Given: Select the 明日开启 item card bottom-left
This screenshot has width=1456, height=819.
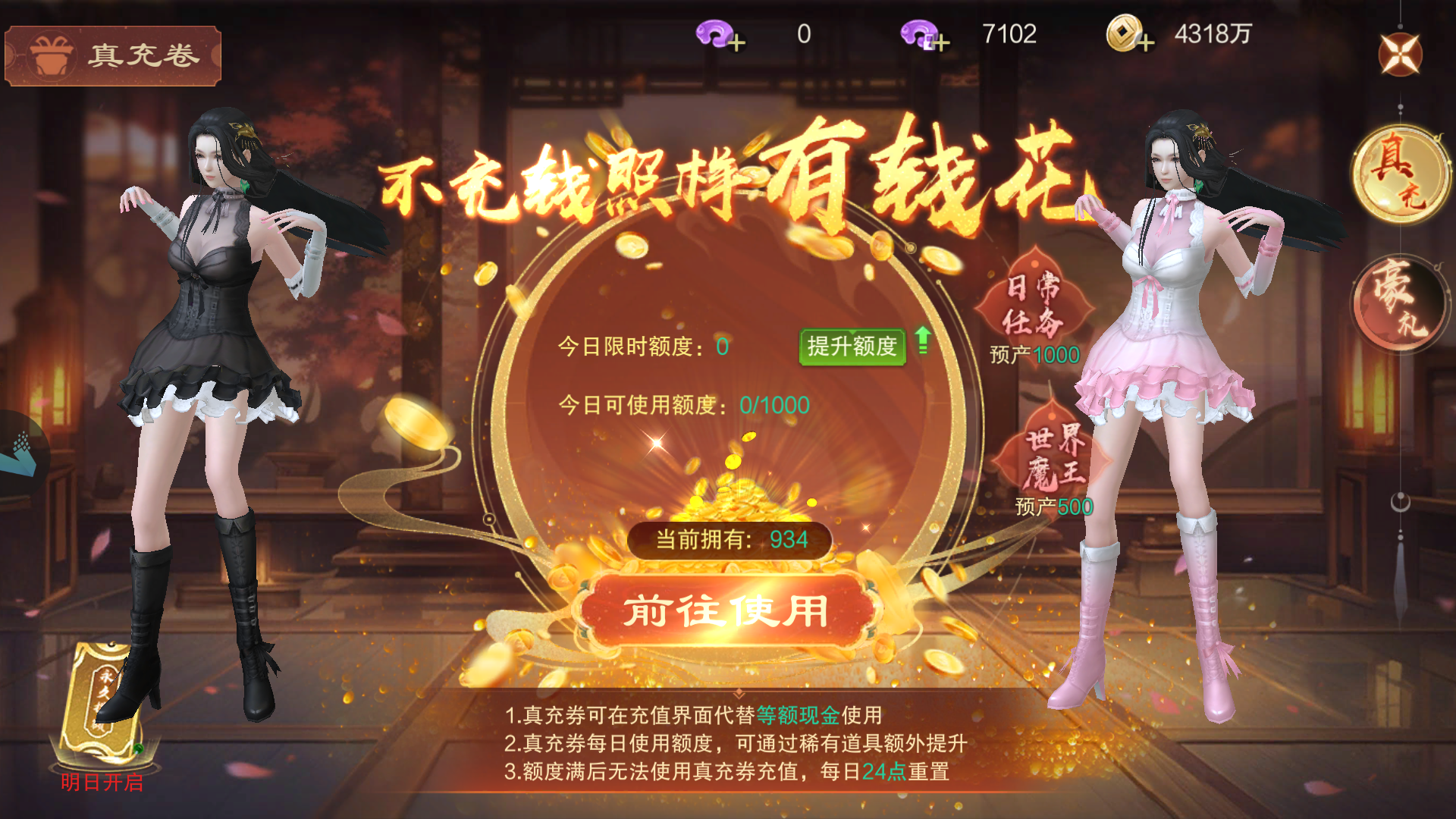Looking at the screenshot, I should click(102, 705).
